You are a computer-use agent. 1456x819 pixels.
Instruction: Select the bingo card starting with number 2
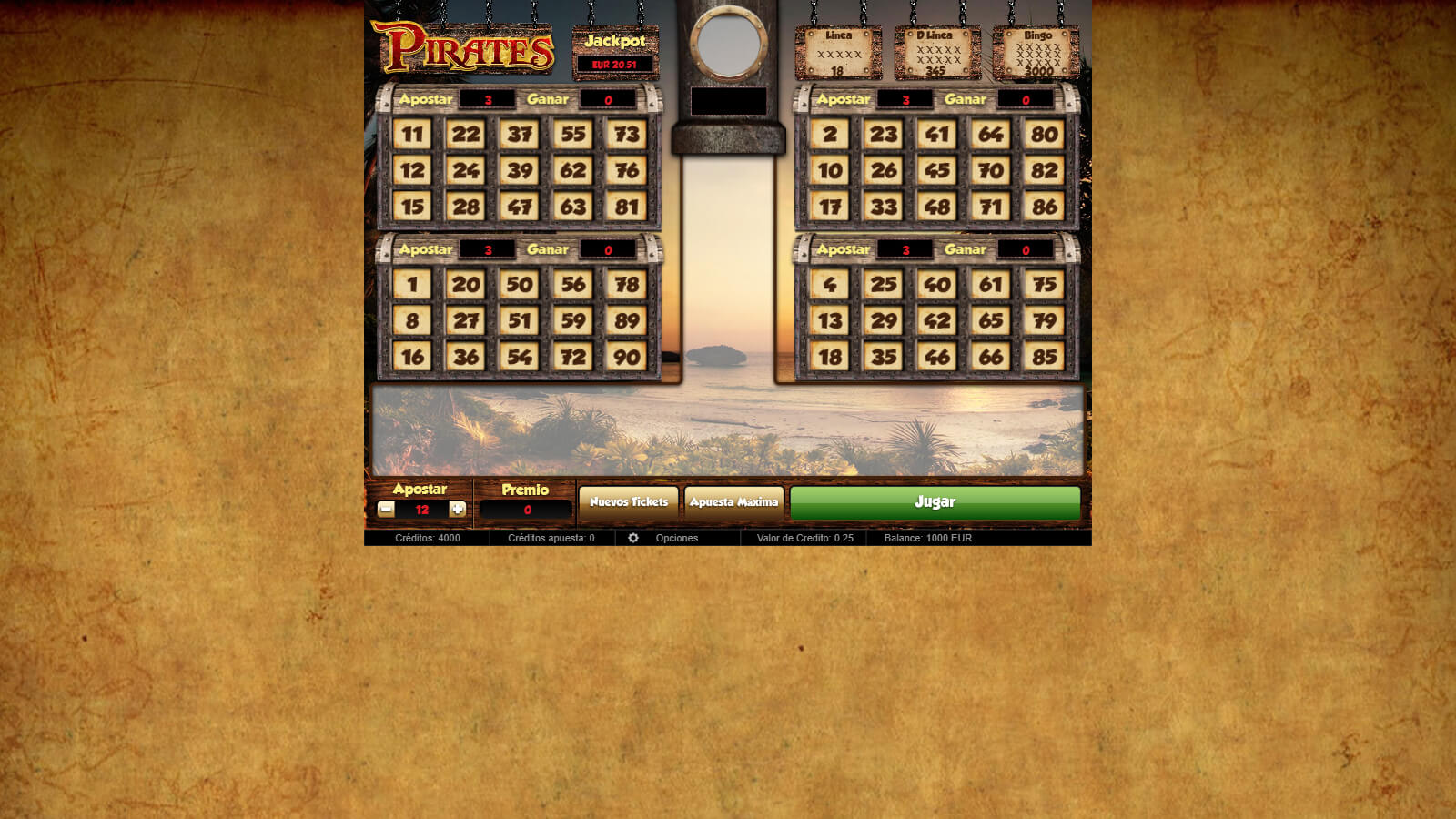936,171
